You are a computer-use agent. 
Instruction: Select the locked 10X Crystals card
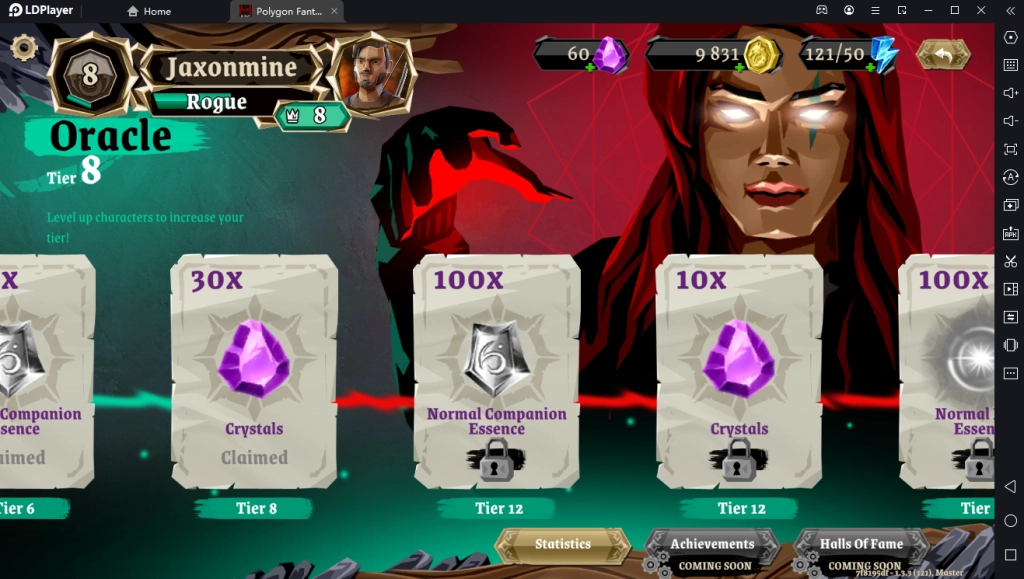click(x=739, y=370)
